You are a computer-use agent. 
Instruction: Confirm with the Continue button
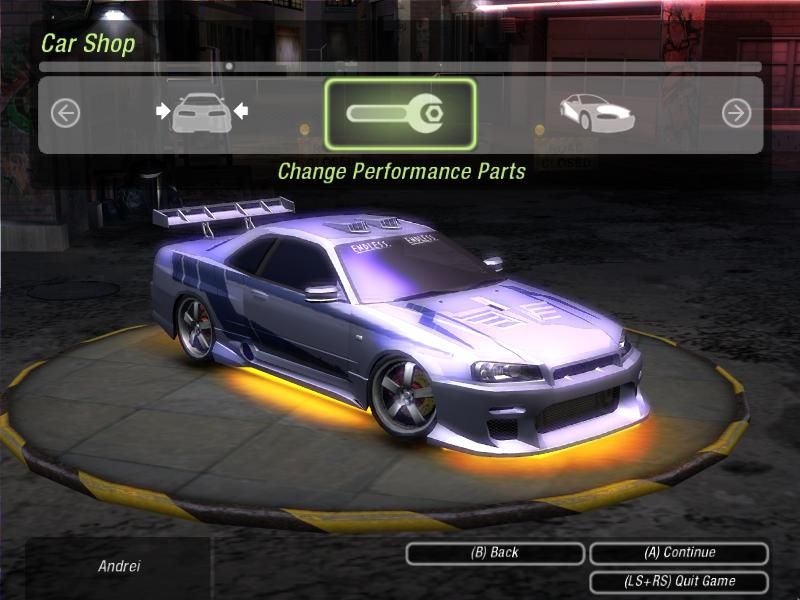click(679, 553)
